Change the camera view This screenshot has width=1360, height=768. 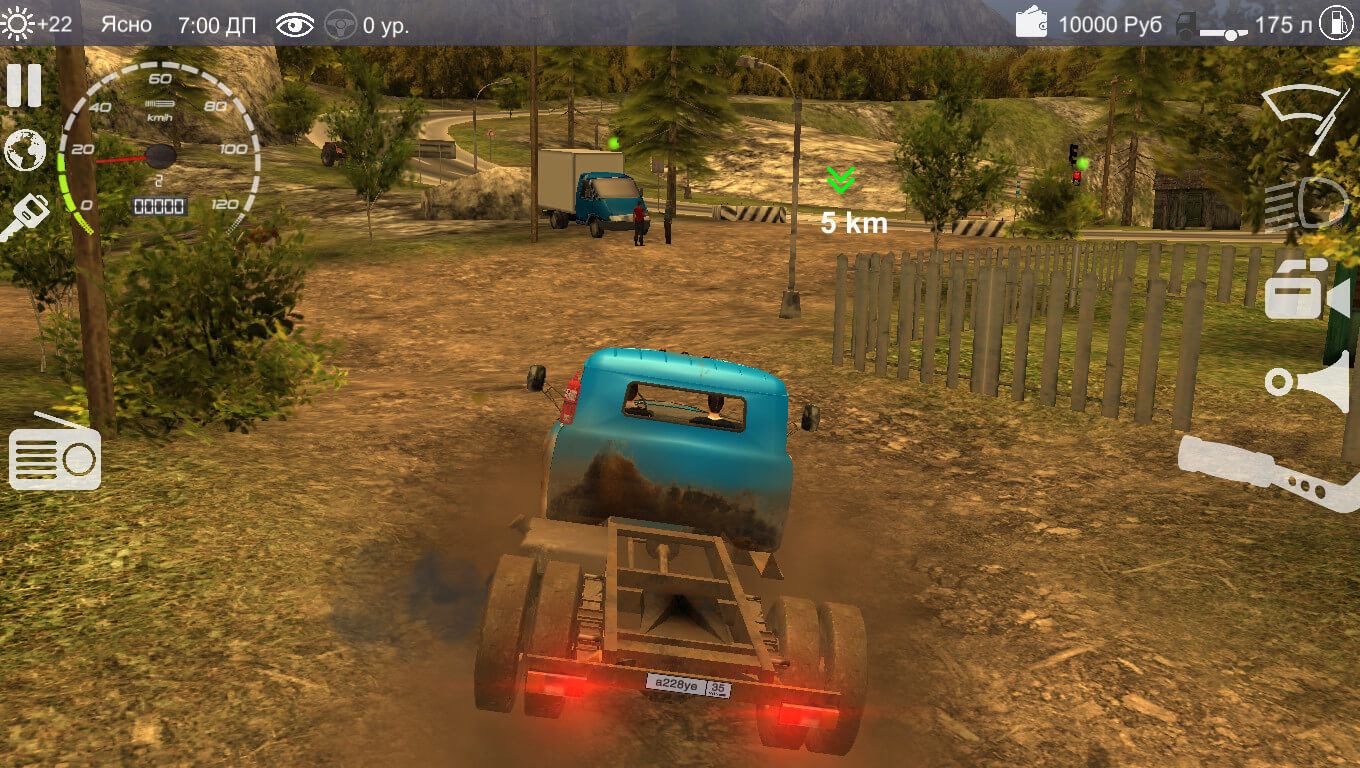[1305, 291]
